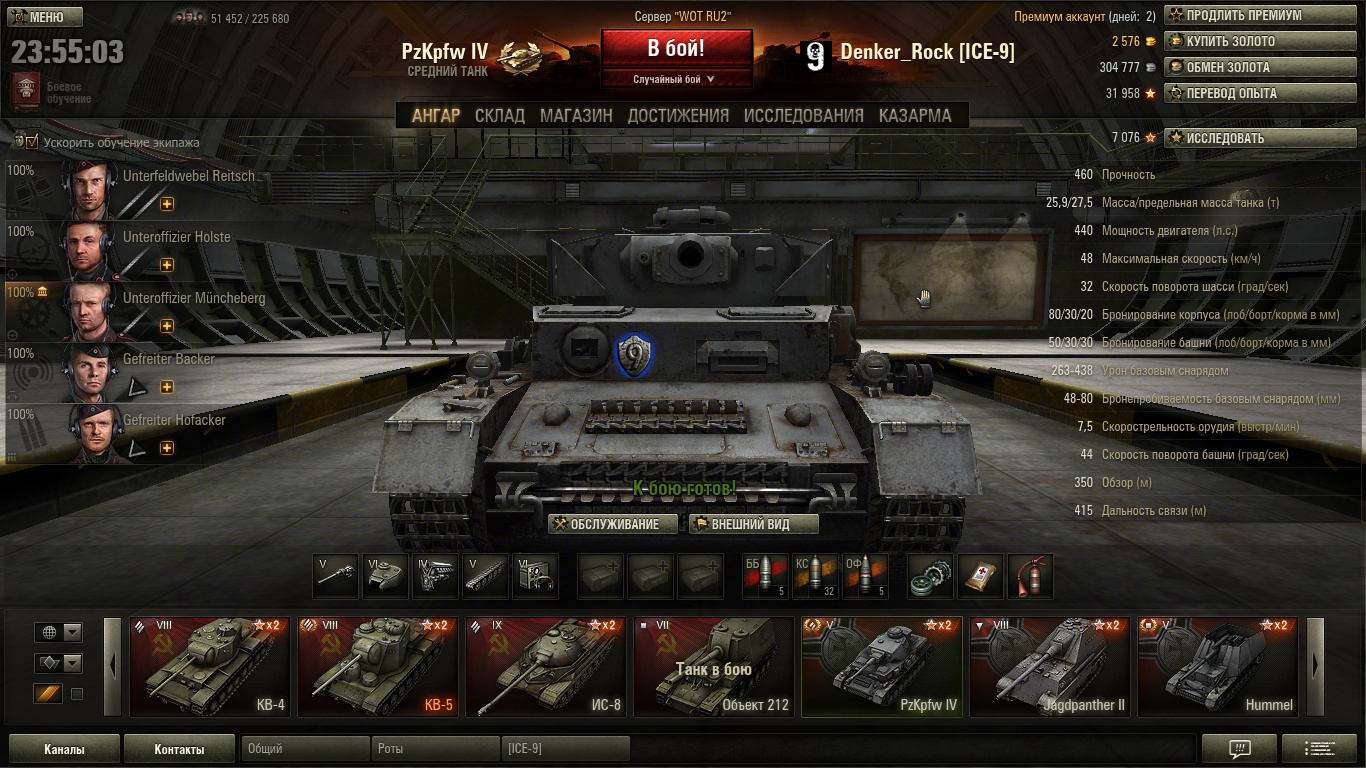This screenshot has width=1366, height=768.
Task: Open the МАГАЗИН tab
Action: (576, 115)
